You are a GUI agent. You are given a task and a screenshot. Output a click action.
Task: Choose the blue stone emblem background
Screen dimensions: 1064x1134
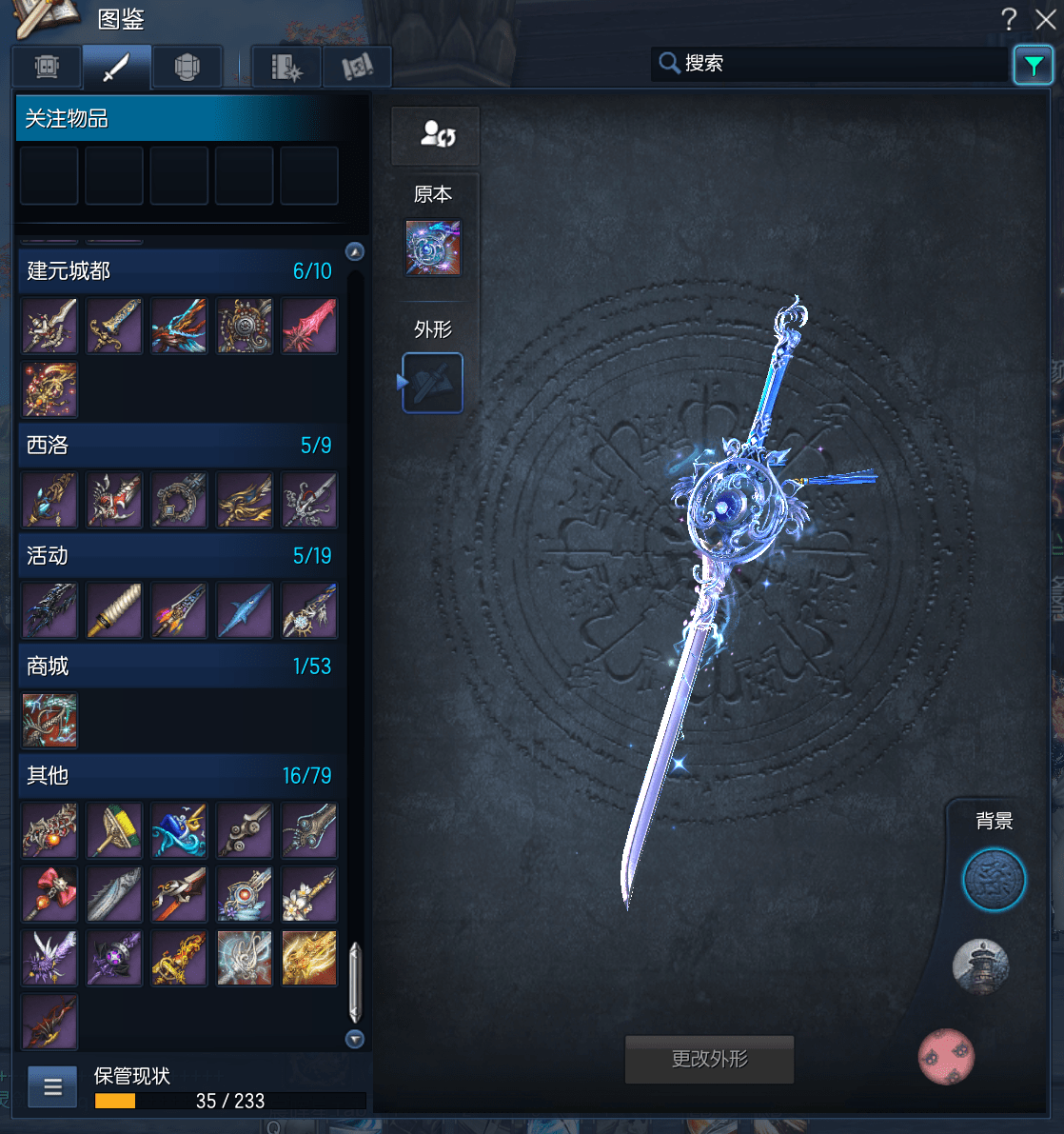coord(994,880)
